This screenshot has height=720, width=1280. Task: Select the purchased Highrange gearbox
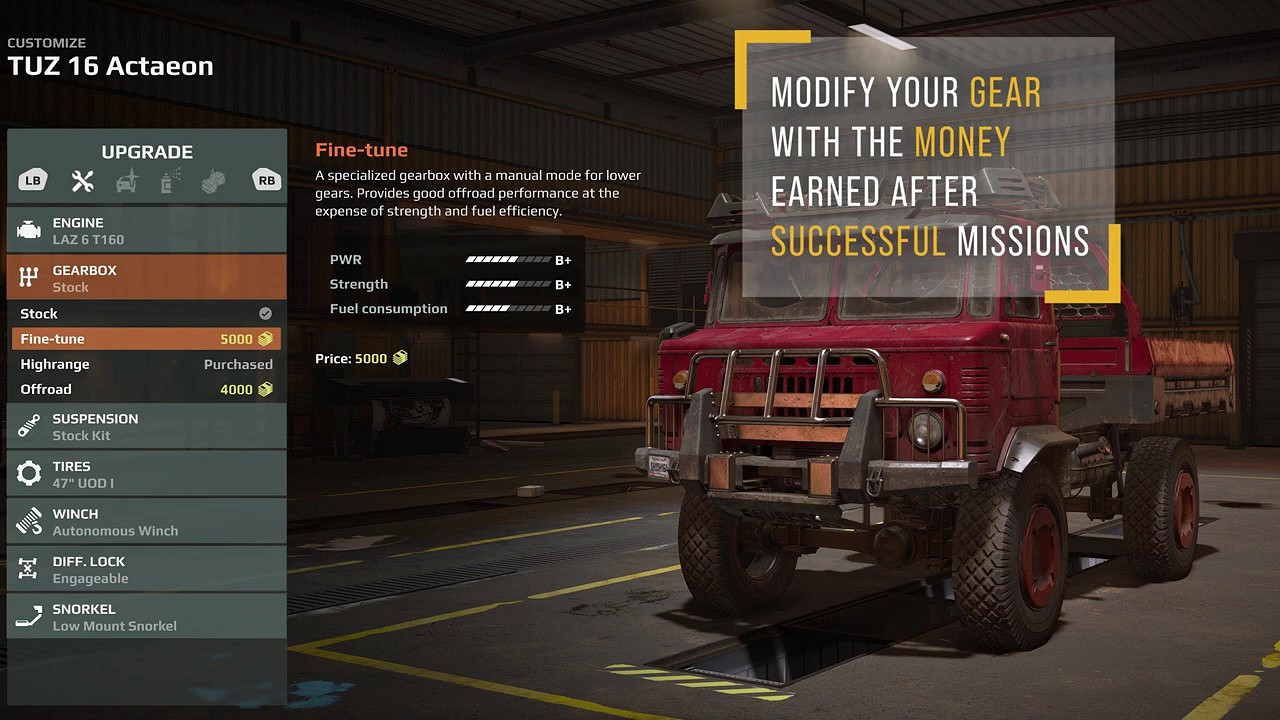(146, 364)
